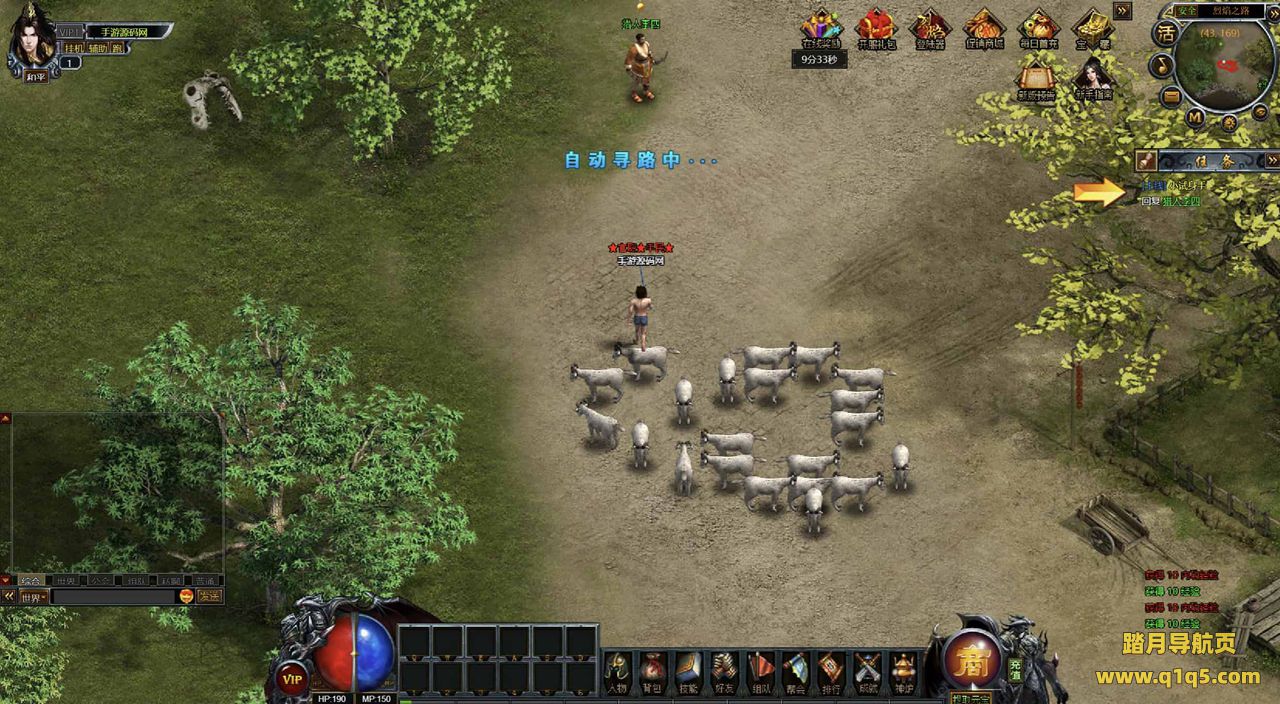Viewport: 1280px width, 704px height.
Task: Show the 技能 skills book
Action: pos(687,669)
